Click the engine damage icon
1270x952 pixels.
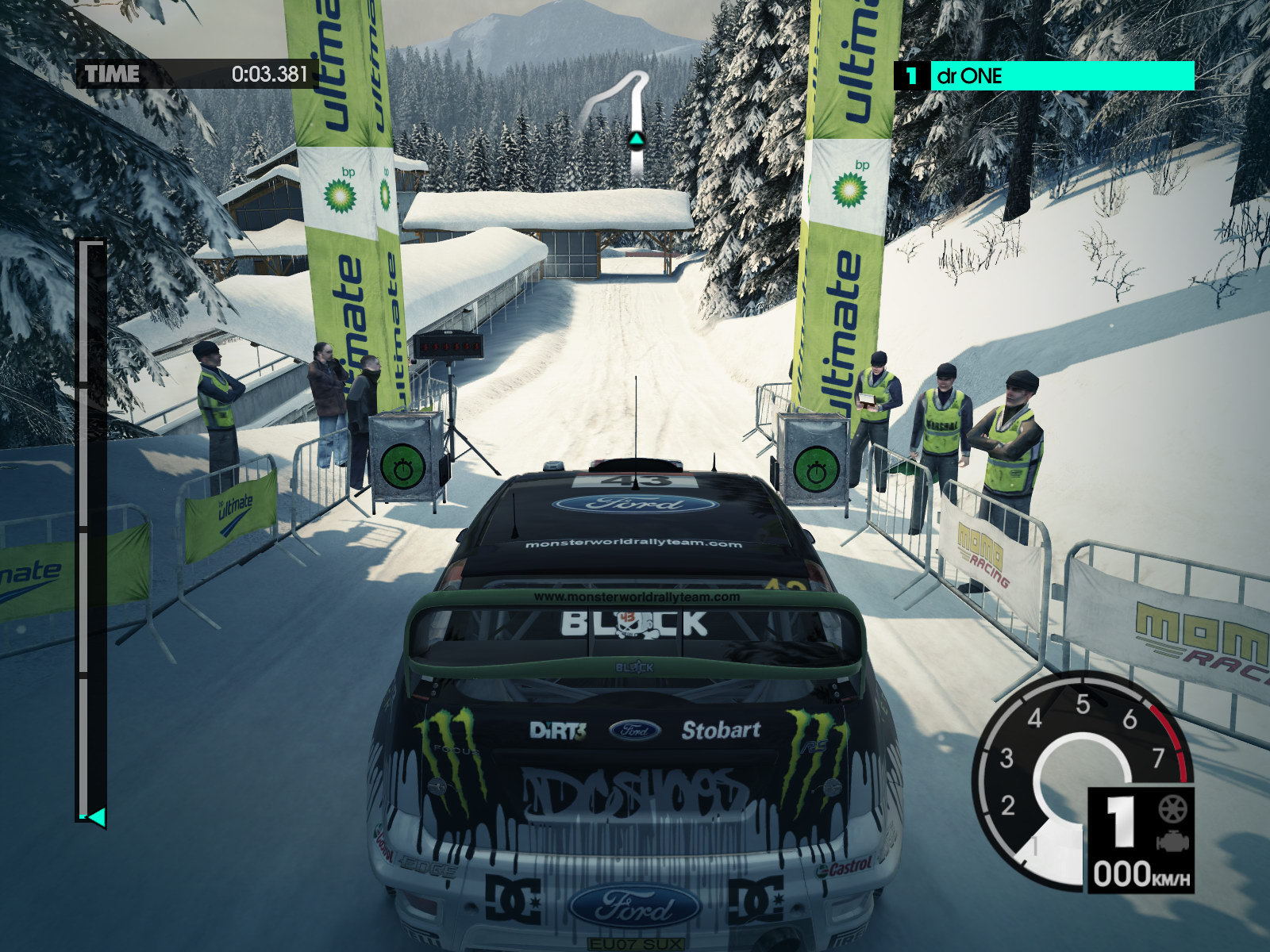tap(1171, 842)
